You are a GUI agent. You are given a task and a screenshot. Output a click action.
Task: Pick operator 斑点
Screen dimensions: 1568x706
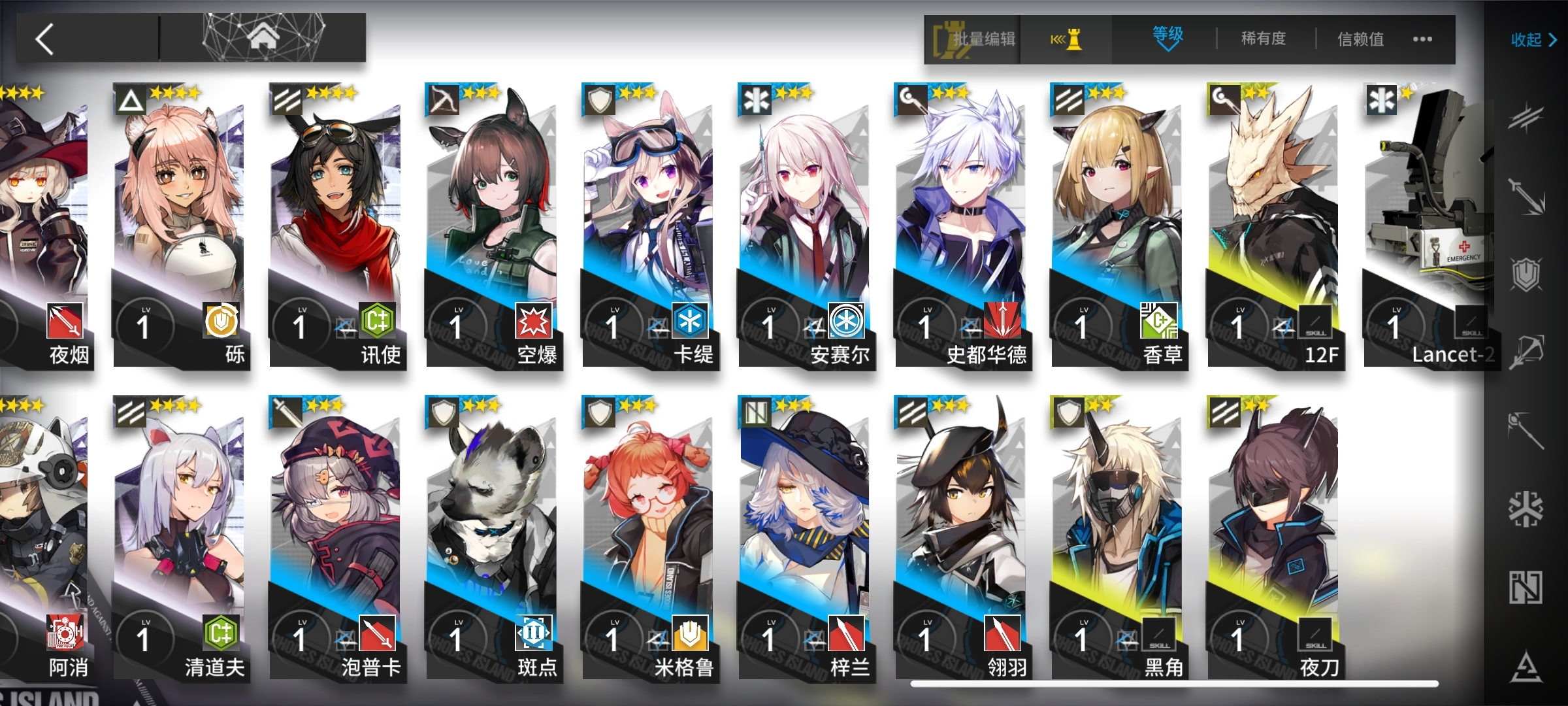pos(492,539)
